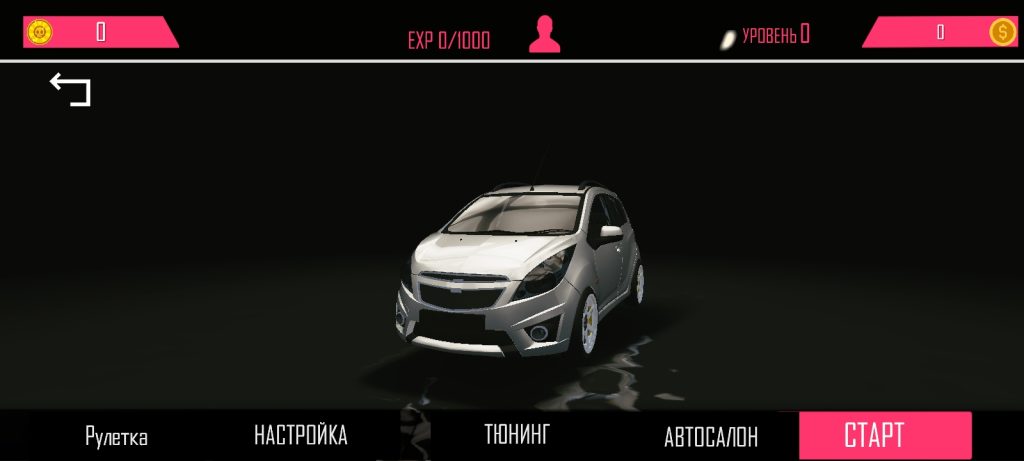This screenshot has width=1024, height=461.
Task: Visit the АВТОСАЛОН car showroom
Action: [710, 437]
